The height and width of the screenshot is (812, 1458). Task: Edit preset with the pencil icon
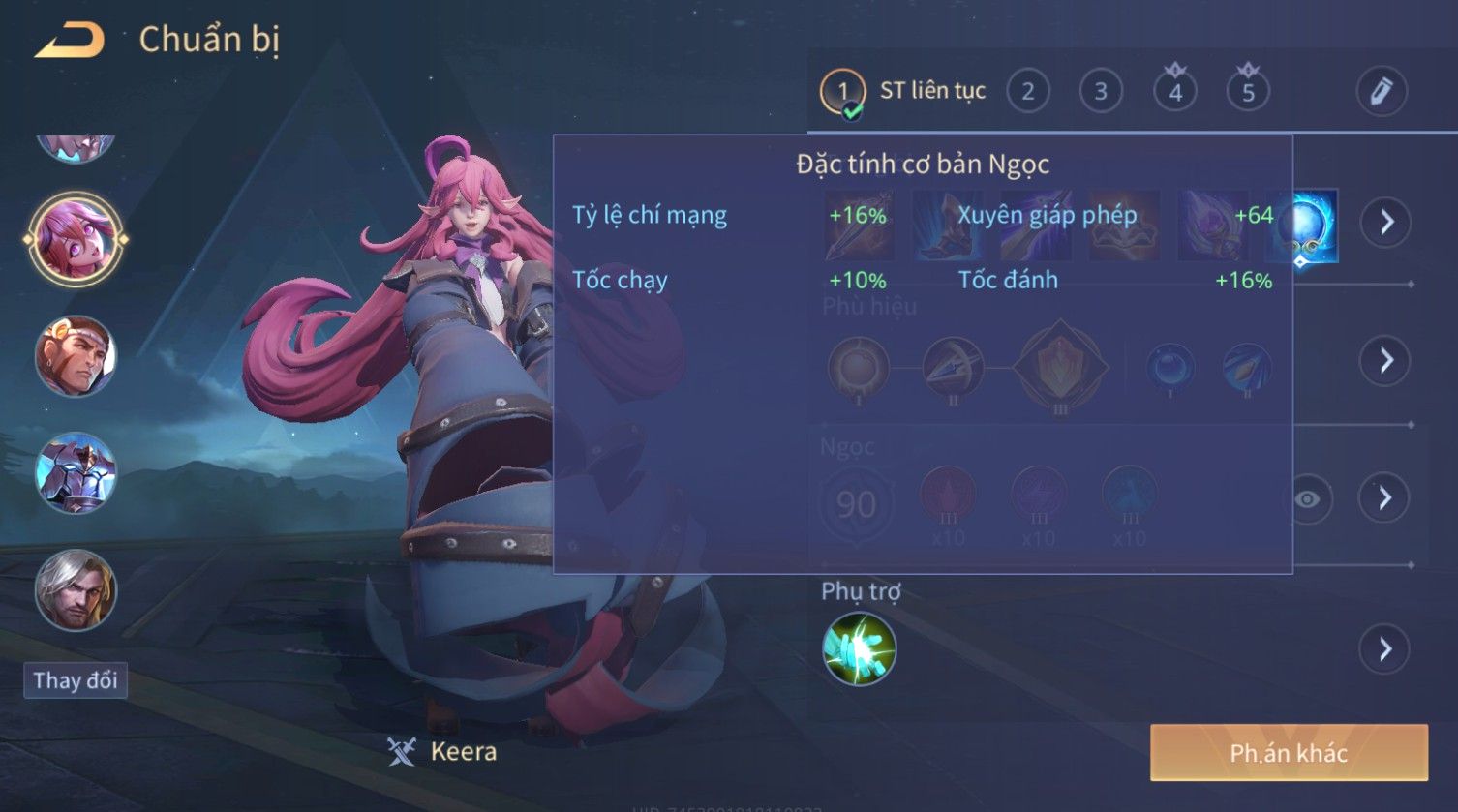[1380, 91]
